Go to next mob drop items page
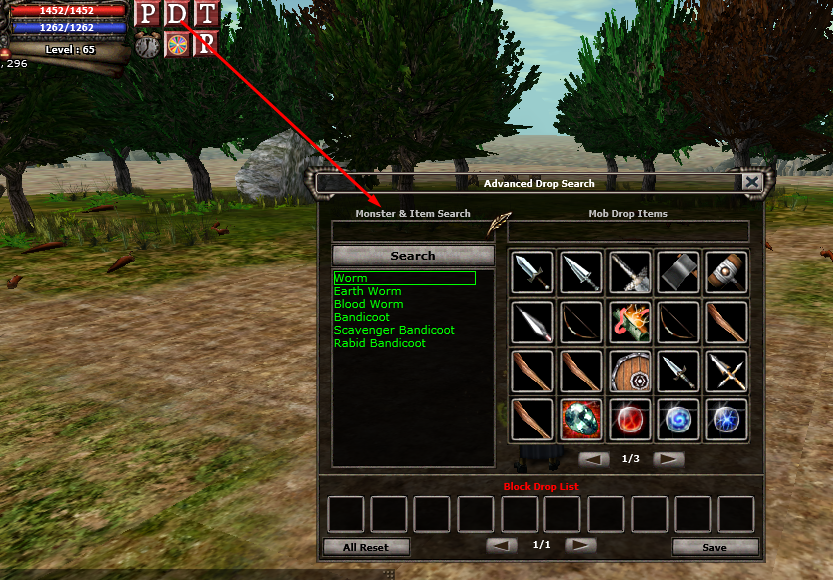The image size is (833, 580). point(668,459)
